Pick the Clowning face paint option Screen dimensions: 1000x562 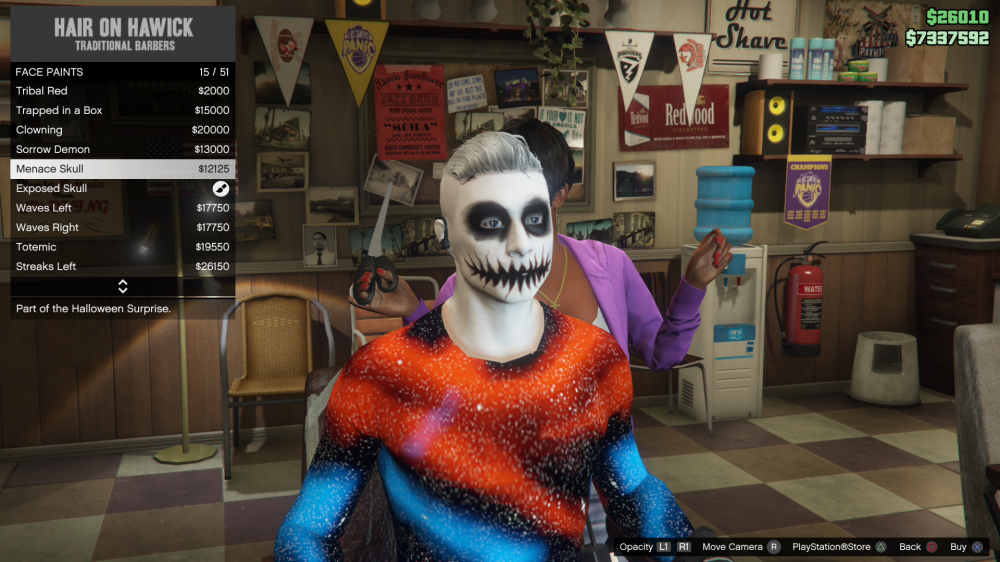click(122, 130)
